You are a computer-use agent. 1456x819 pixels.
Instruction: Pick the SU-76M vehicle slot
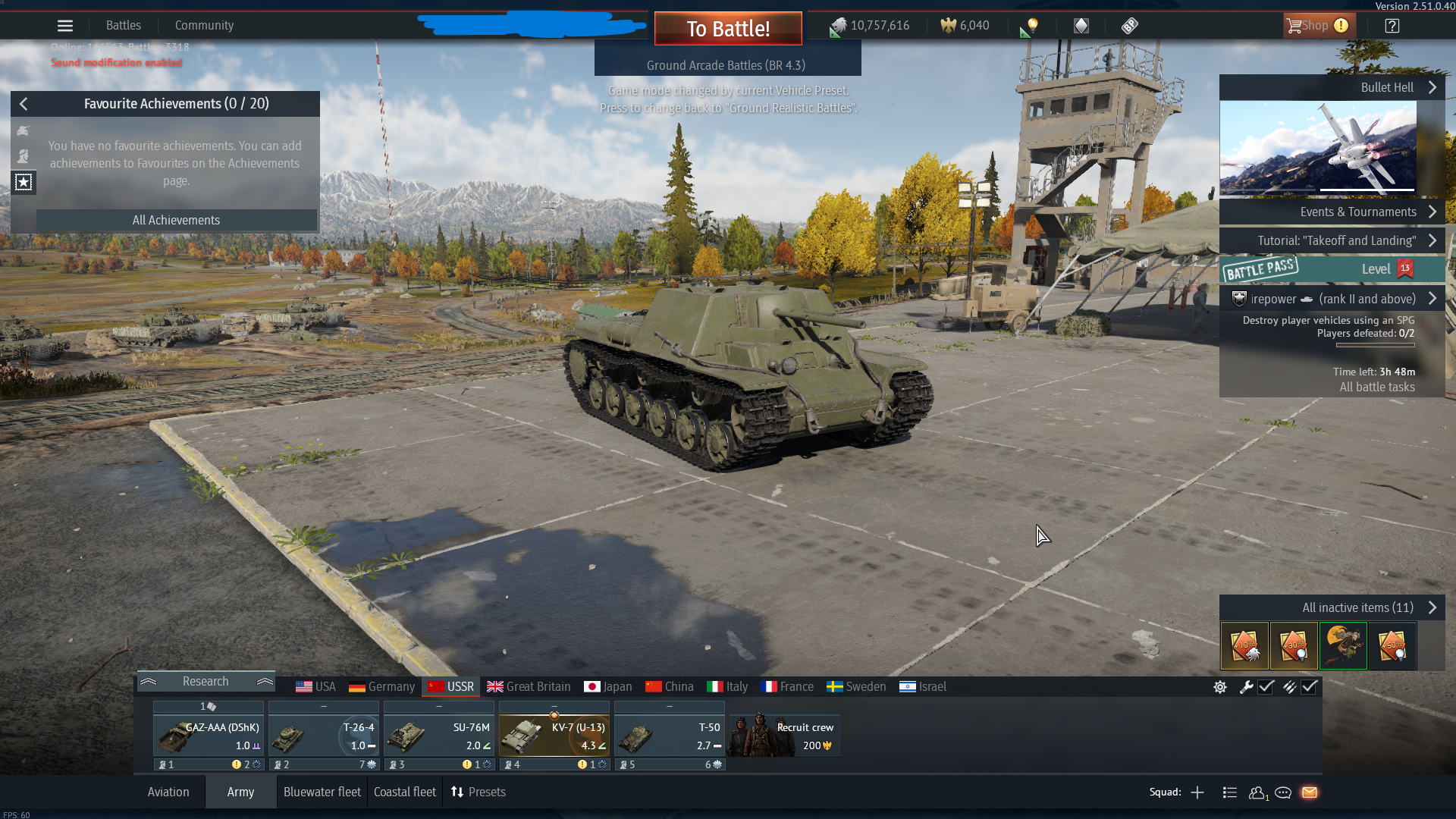point(438,735)
